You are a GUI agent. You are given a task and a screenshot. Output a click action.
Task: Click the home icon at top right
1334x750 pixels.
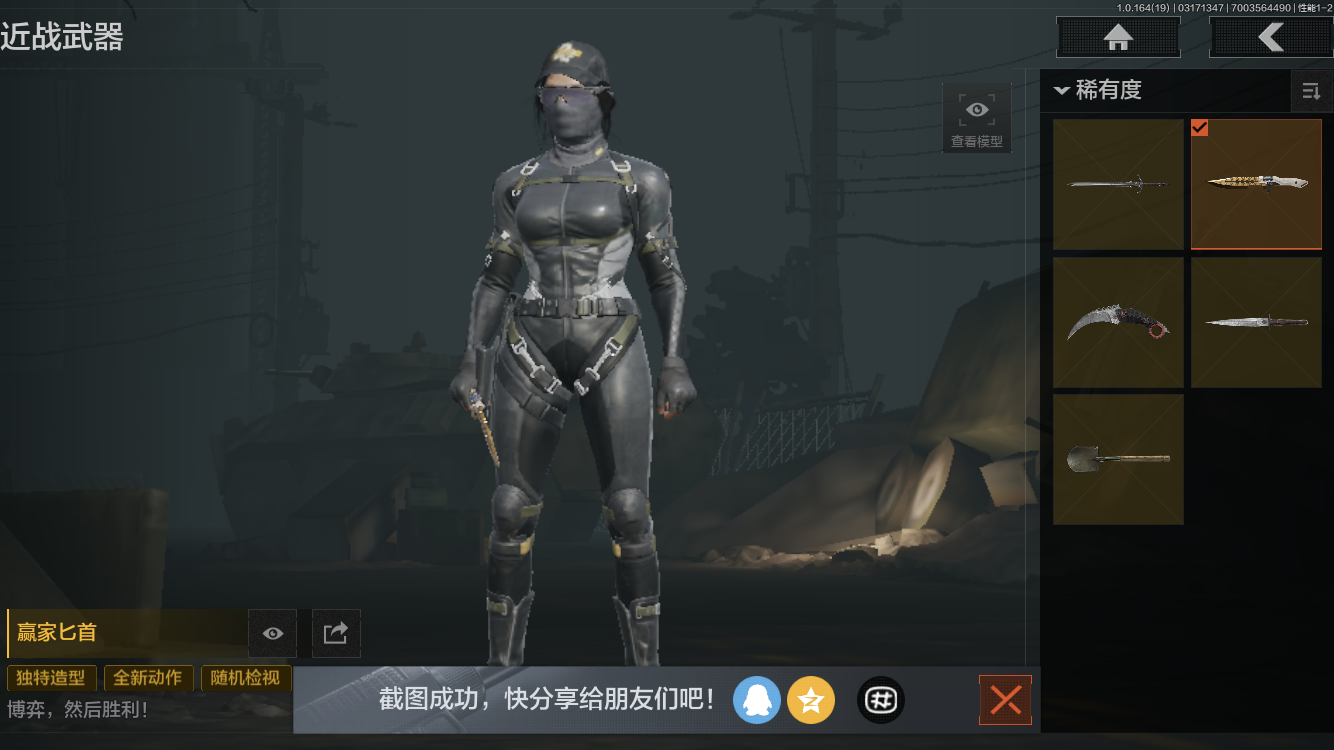pyautogui.click(x=1117, y=37)
